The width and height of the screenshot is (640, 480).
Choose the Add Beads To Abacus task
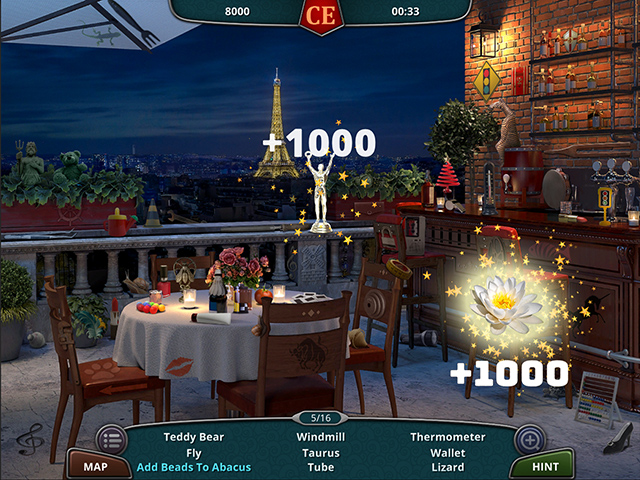click(x=194, y=467)
